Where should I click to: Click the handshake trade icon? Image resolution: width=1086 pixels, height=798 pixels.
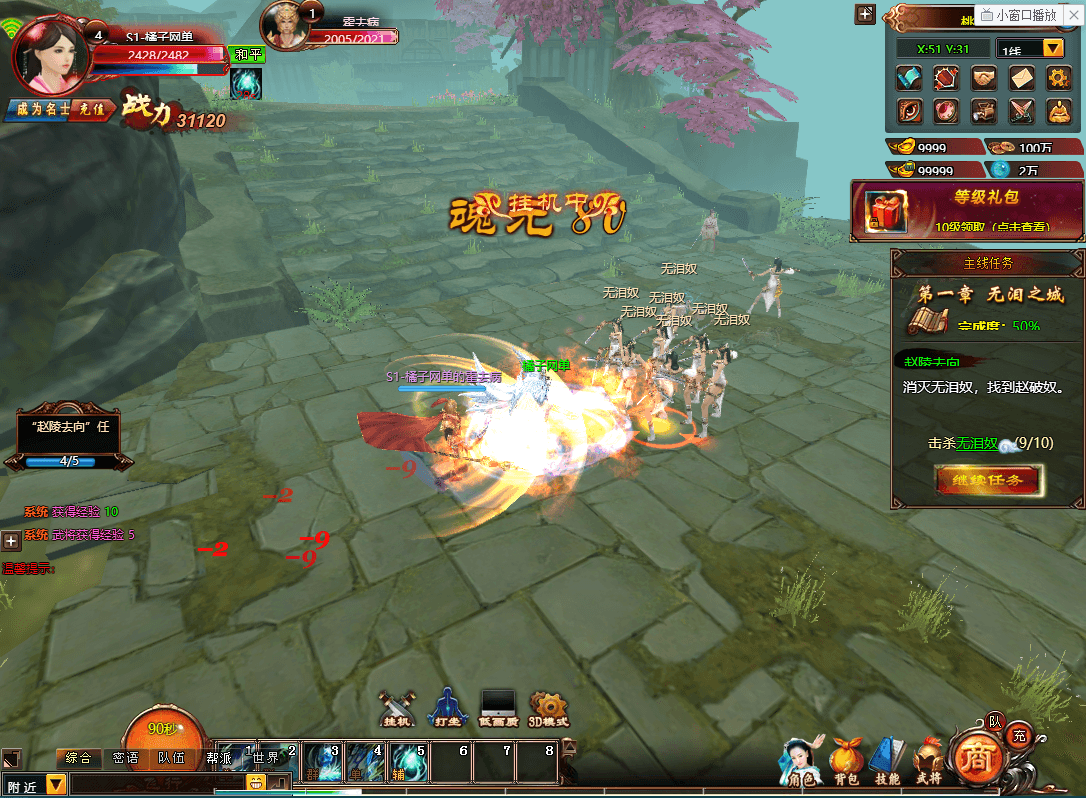pyautogui.click(x=984, y=78)
